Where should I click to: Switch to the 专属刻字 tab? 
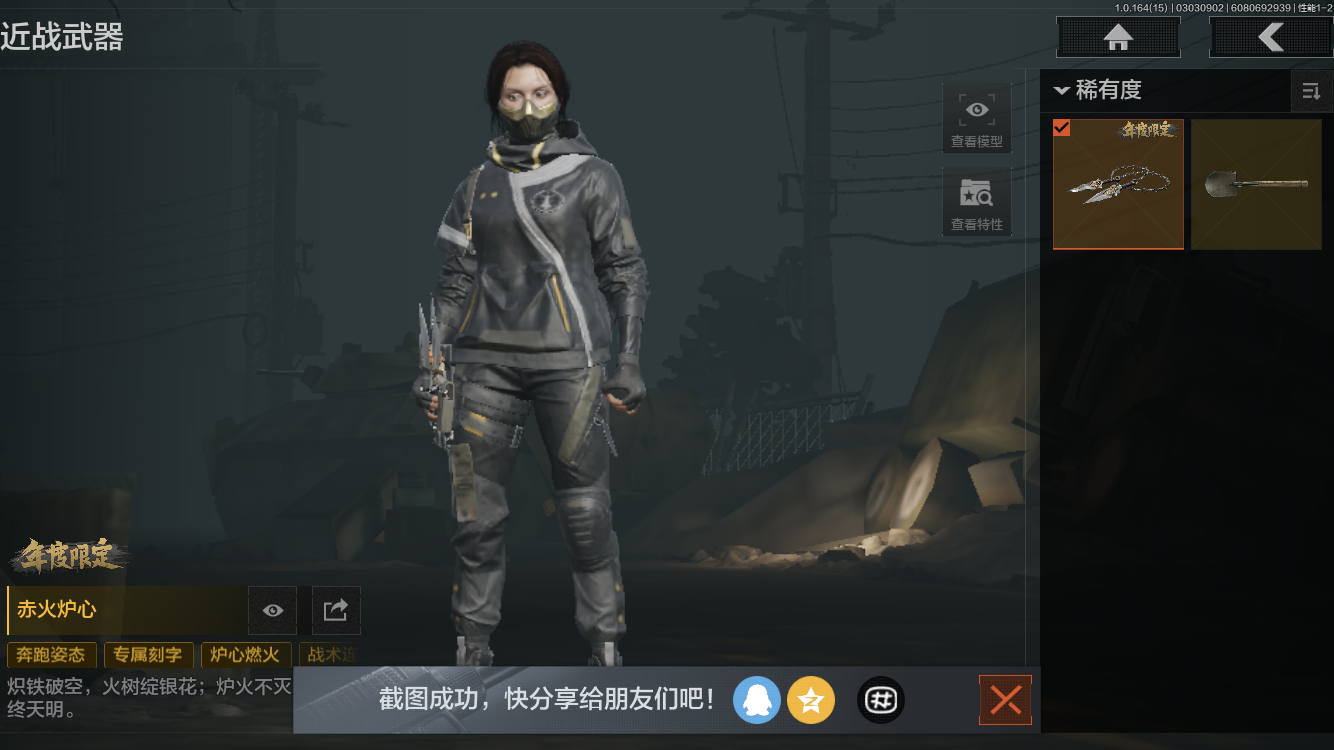click(x=148, y=655)
